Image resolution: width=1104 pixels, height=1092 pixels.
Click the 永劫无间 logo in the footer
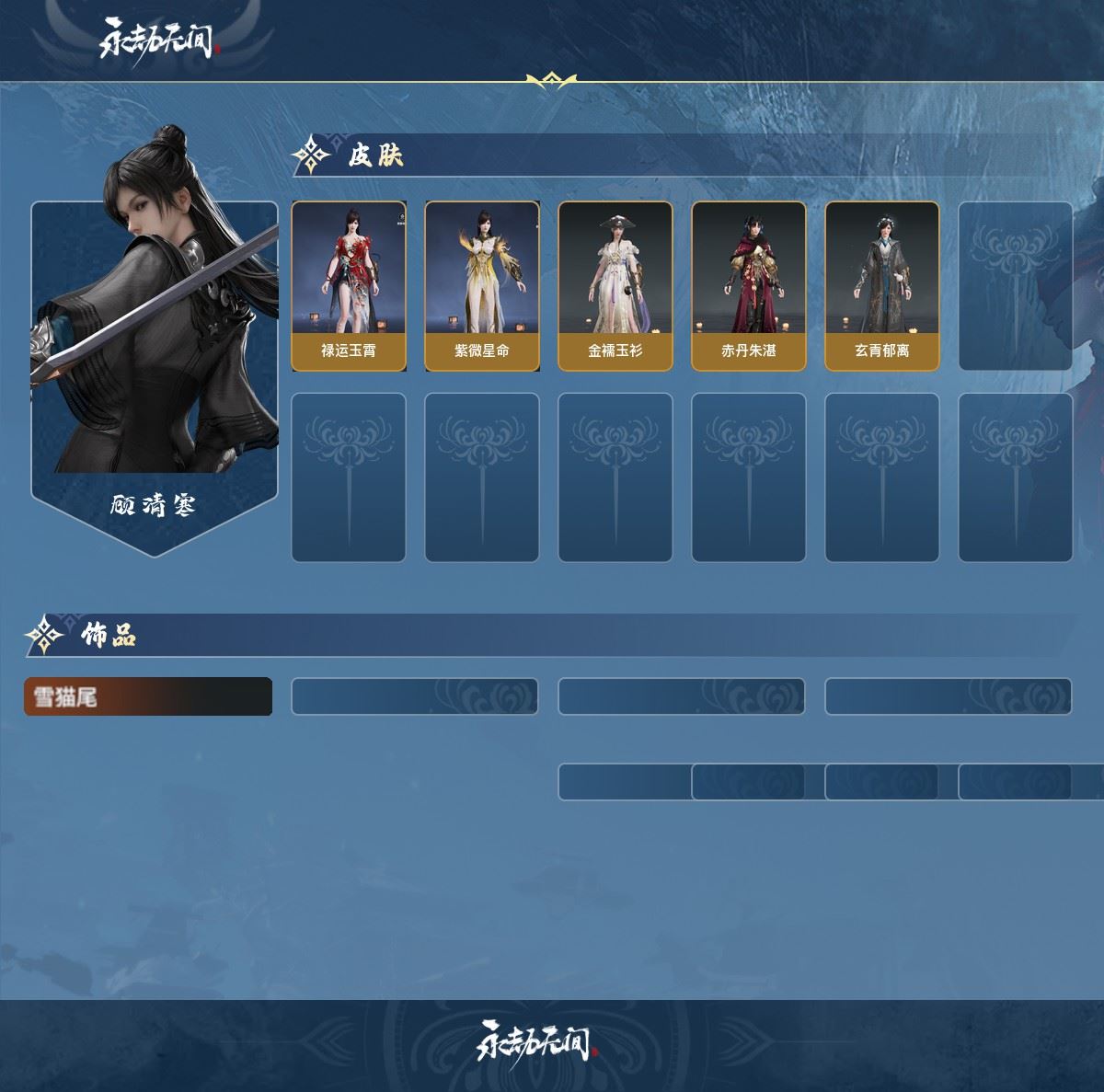536,1040
